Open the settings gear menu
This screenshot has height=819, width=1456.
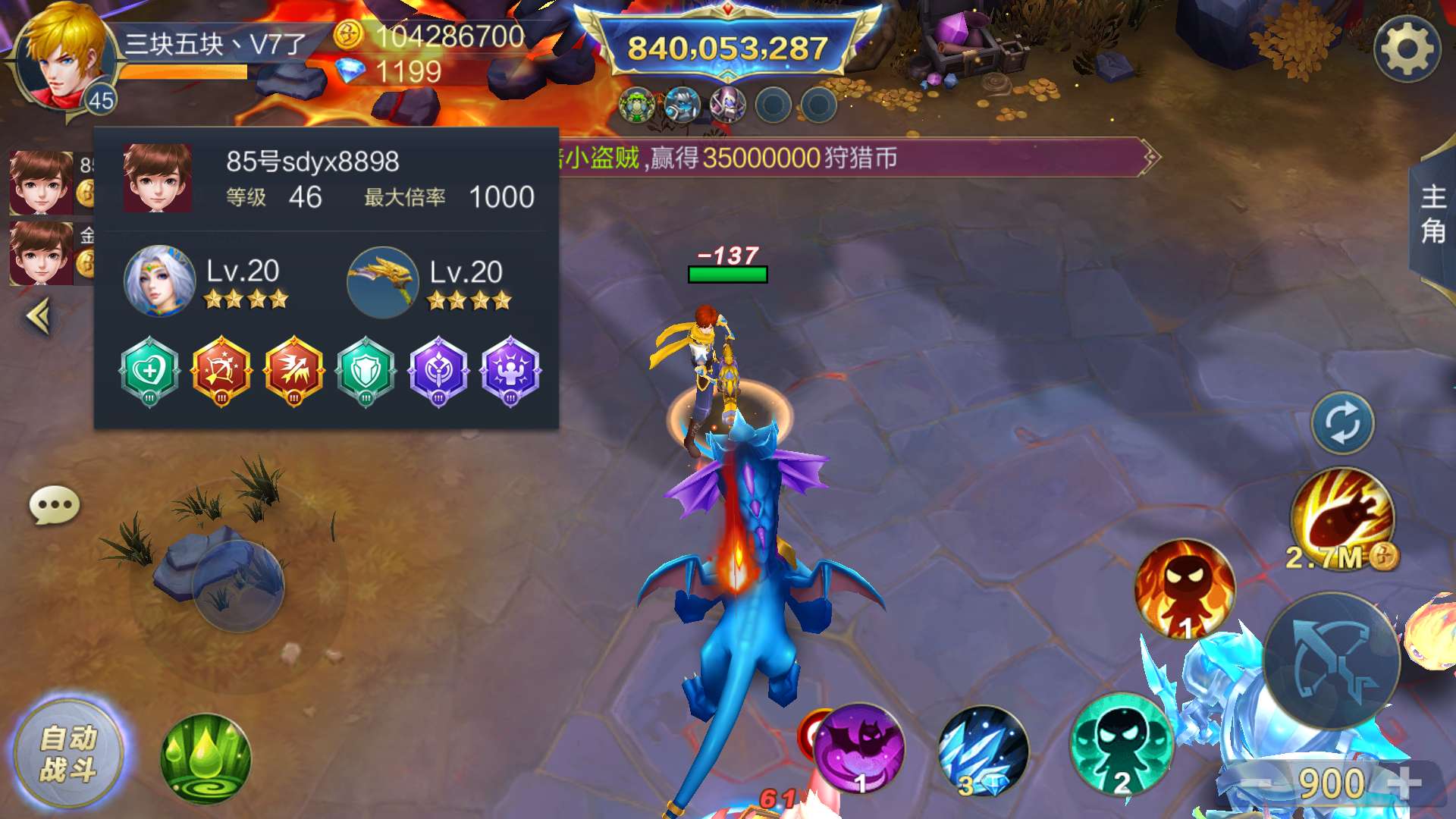pyautogui.click(x=1407, y=49)
